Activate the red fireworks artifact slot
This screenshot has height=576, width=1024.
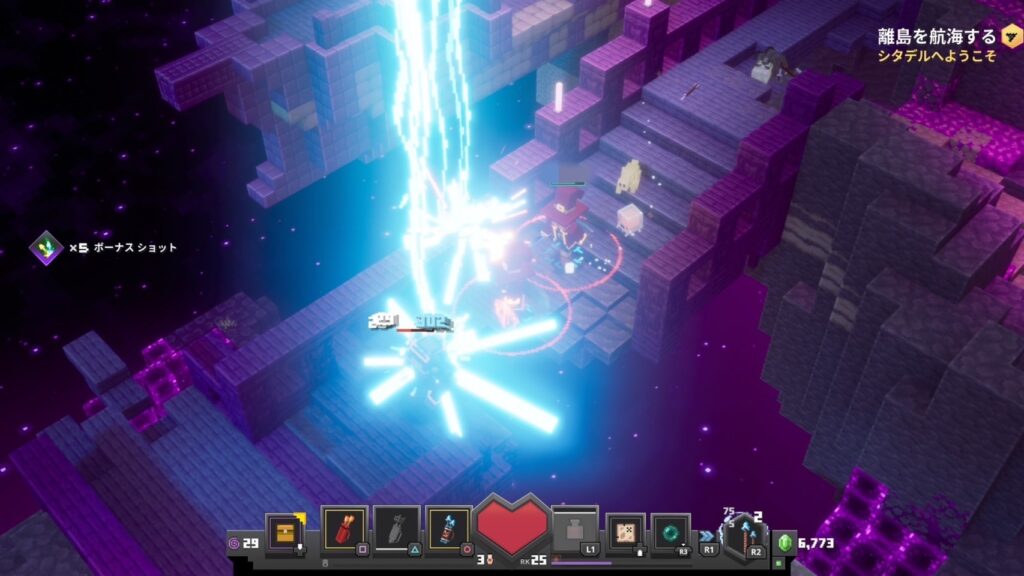(344, 530)
